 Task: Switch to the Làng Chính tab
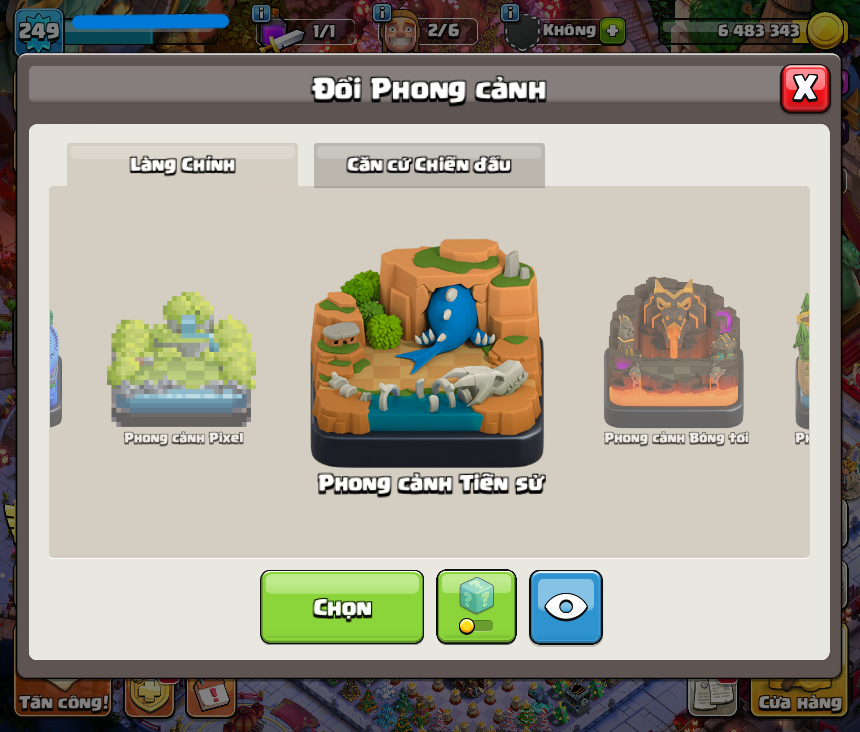[182, 165]
